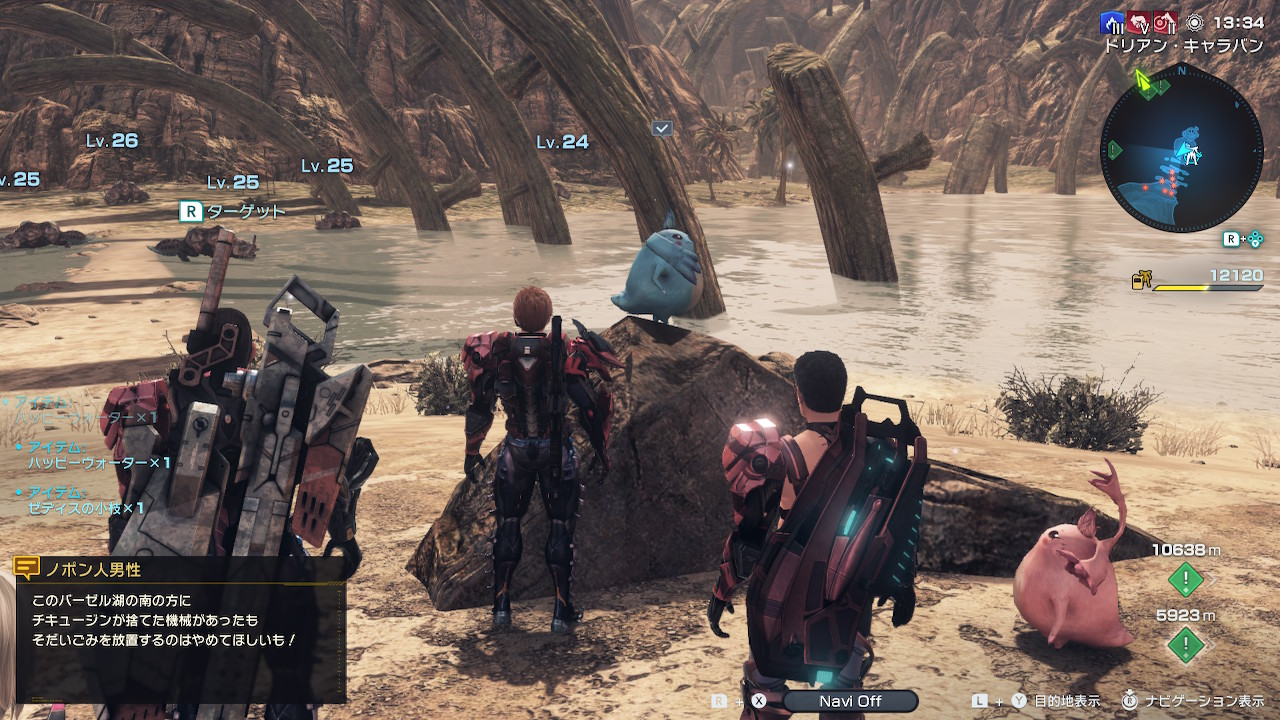
Task: Click the sun weather icon beside the clock
Action: tap(1194, 22)
